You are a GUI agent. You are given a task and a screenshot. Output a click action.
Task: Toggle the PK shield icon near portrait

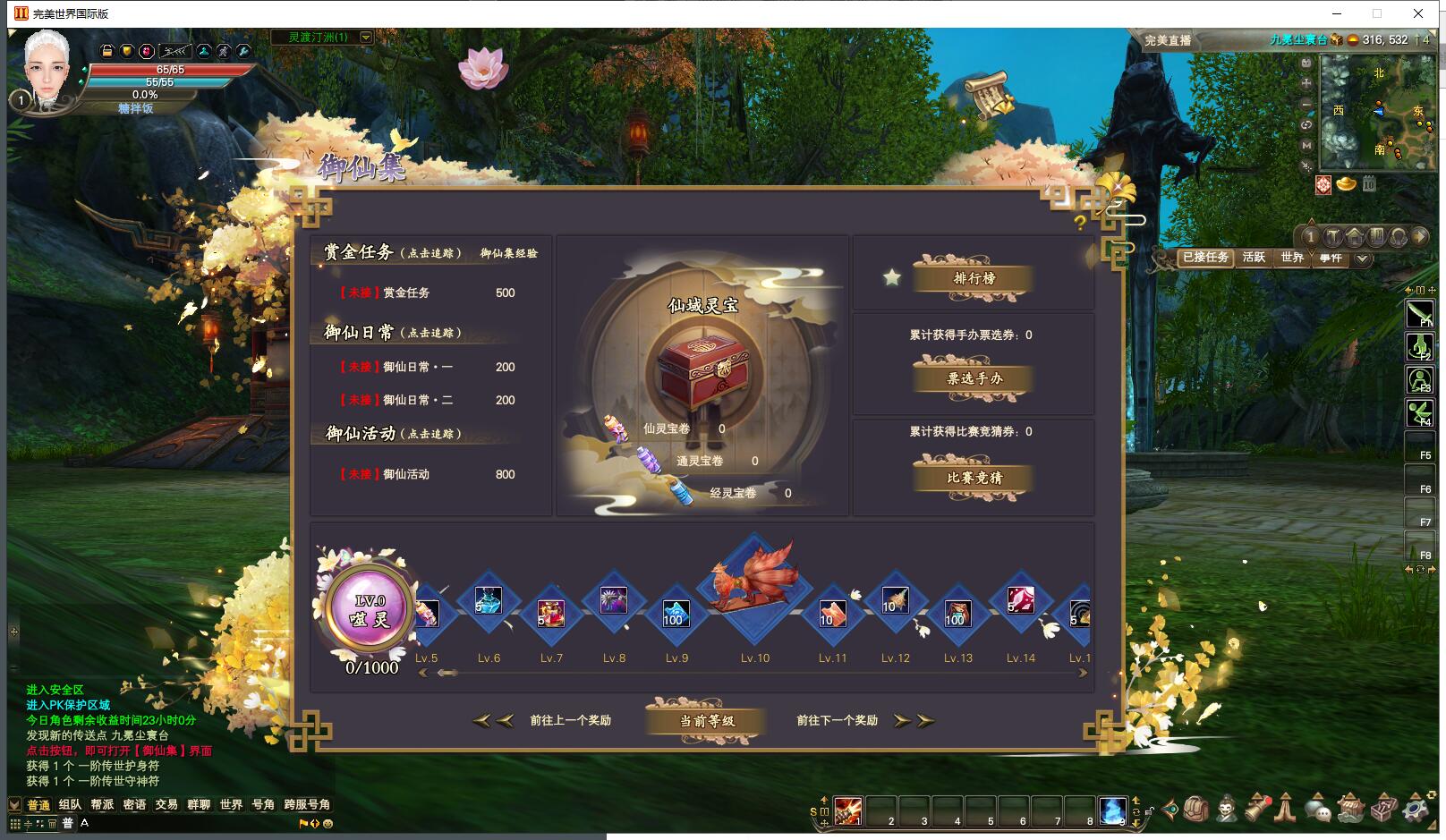click(x=126, y=51)
